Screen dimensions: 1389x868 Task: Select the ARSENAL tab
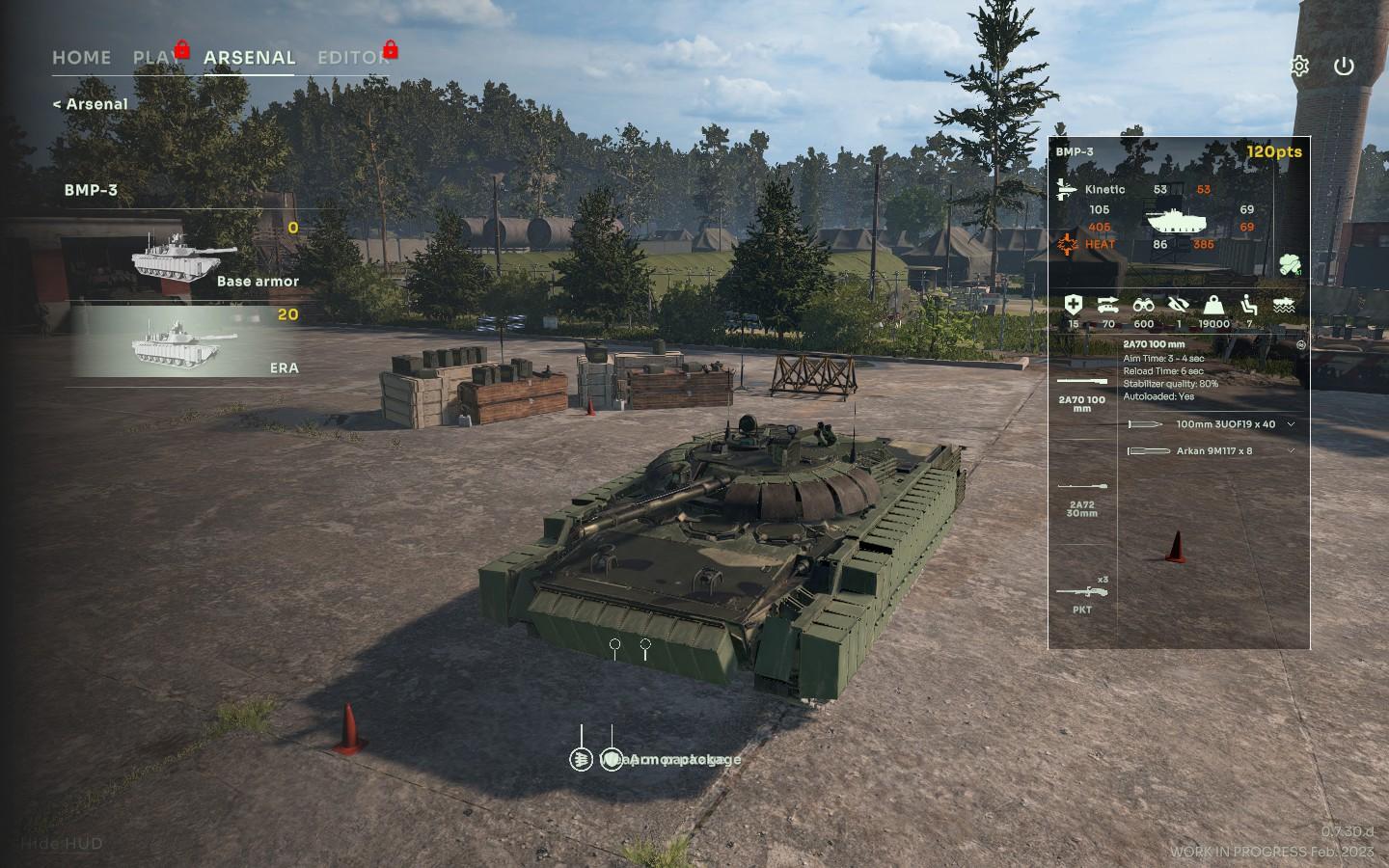coord(249,58)
